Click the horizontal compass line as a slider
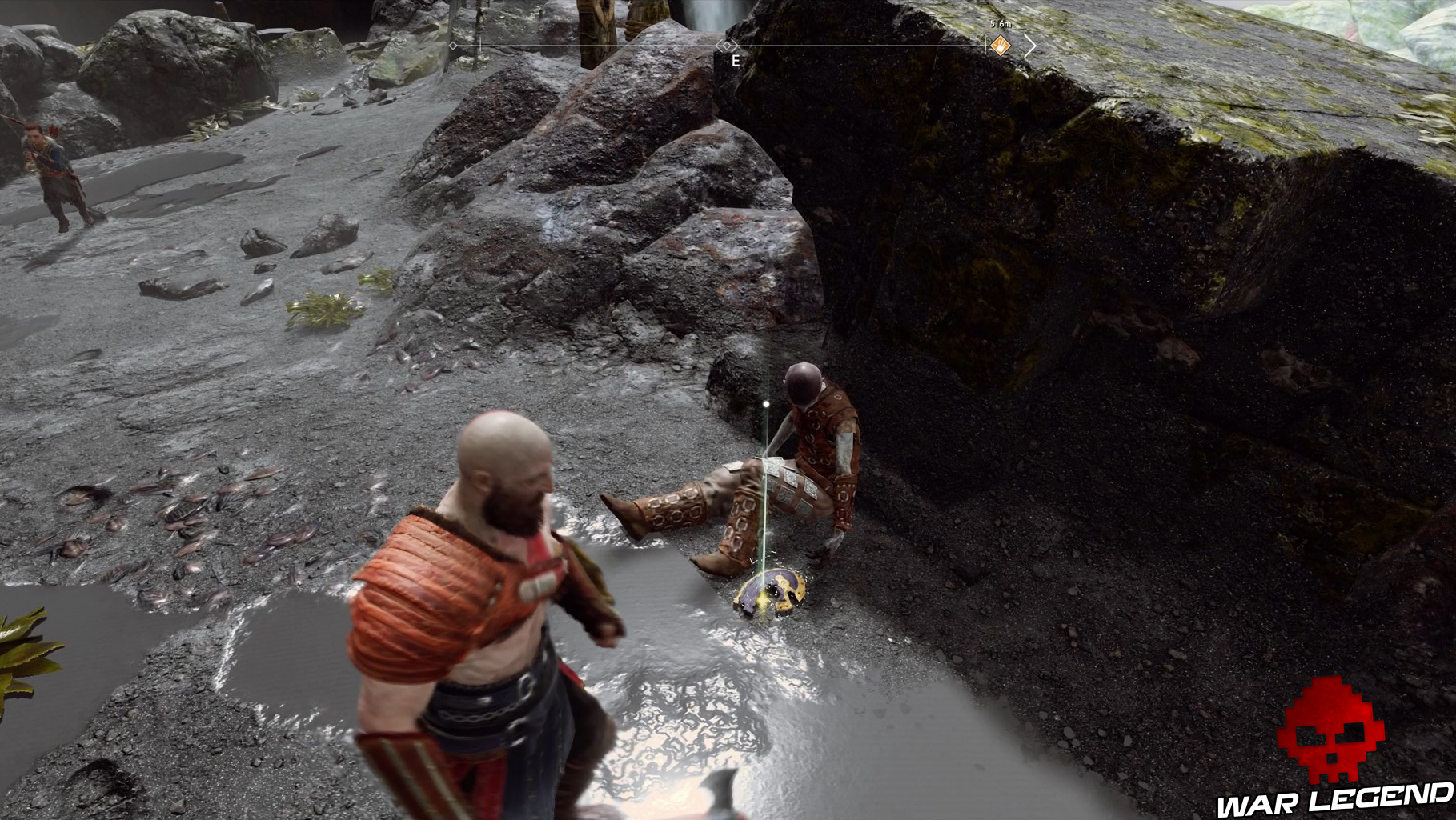 [600, 45]
